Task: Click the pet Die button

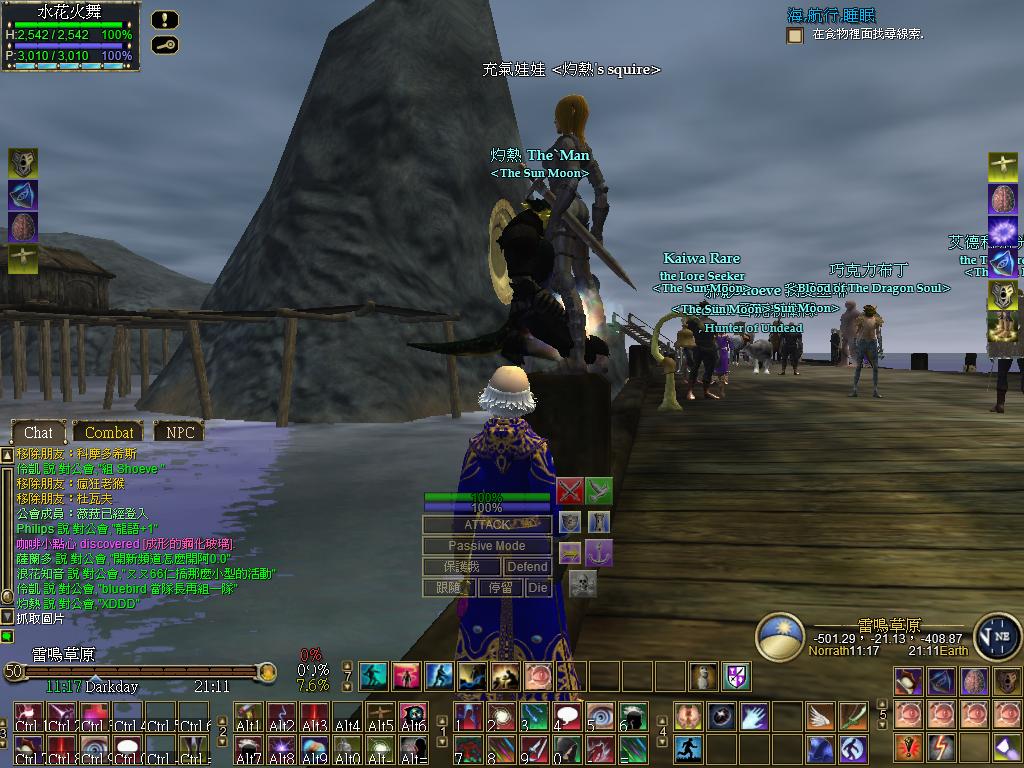Action: tap(538, 588)
